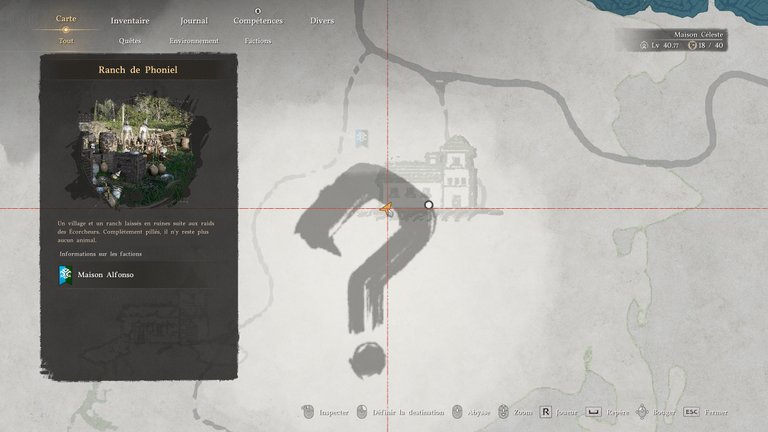Open the Inventaire tab
Viewport: 768px width, 432px height.
coord(130,20)
